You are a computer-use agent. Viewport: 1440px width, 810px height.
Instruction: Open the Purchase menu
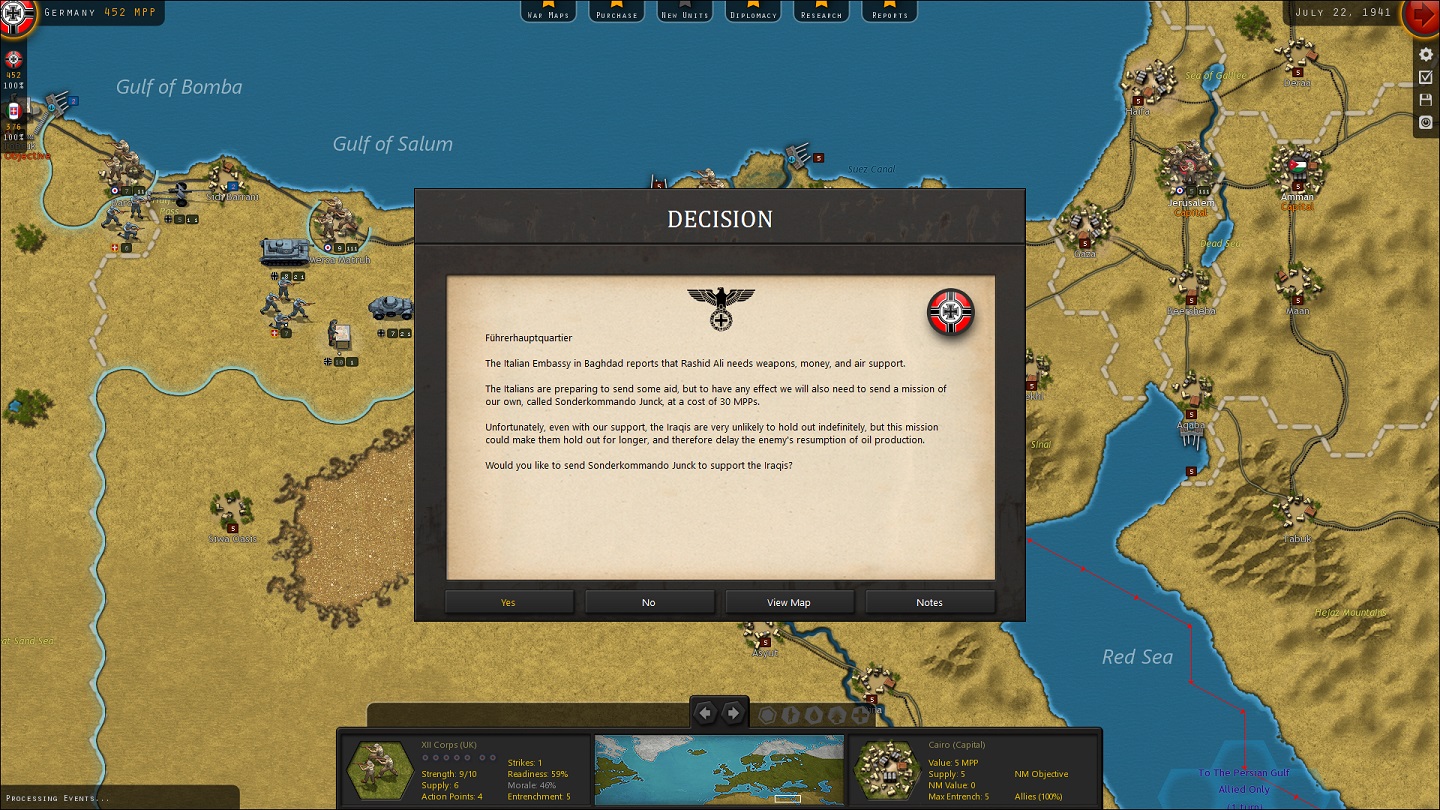[x=616, y=11]
